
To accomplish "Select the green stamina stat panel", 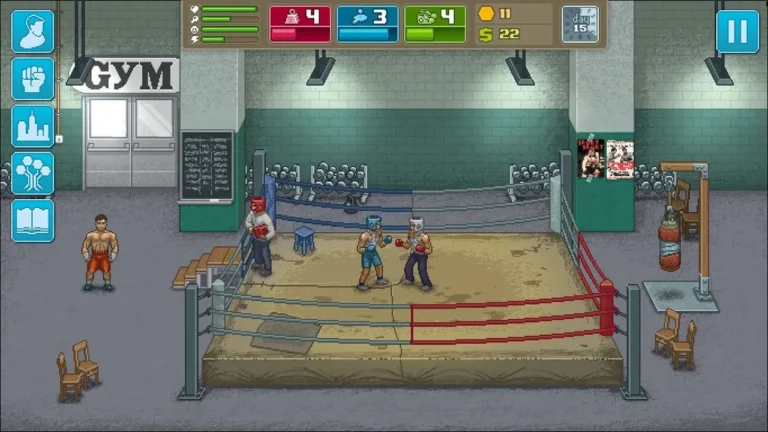I will 435,24.
